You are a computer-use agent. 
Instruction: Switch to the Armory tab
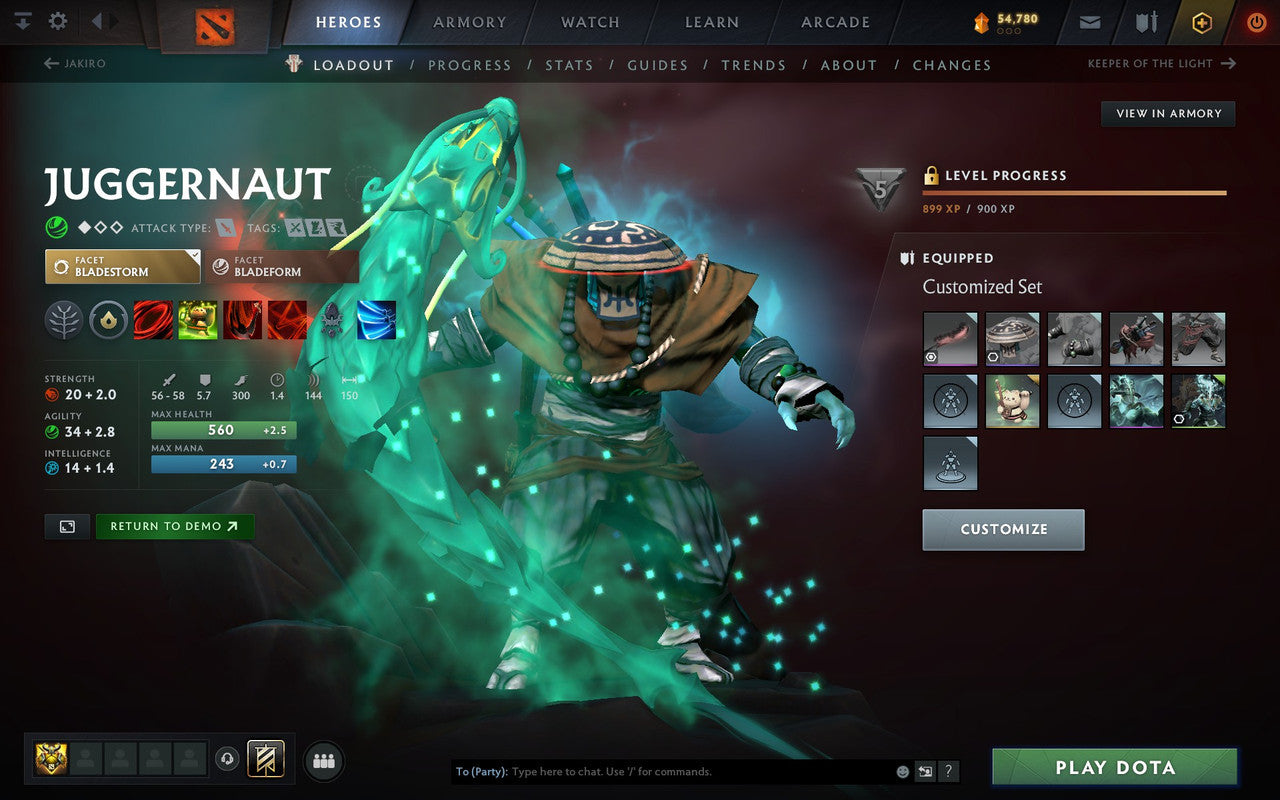click(469, 22)
